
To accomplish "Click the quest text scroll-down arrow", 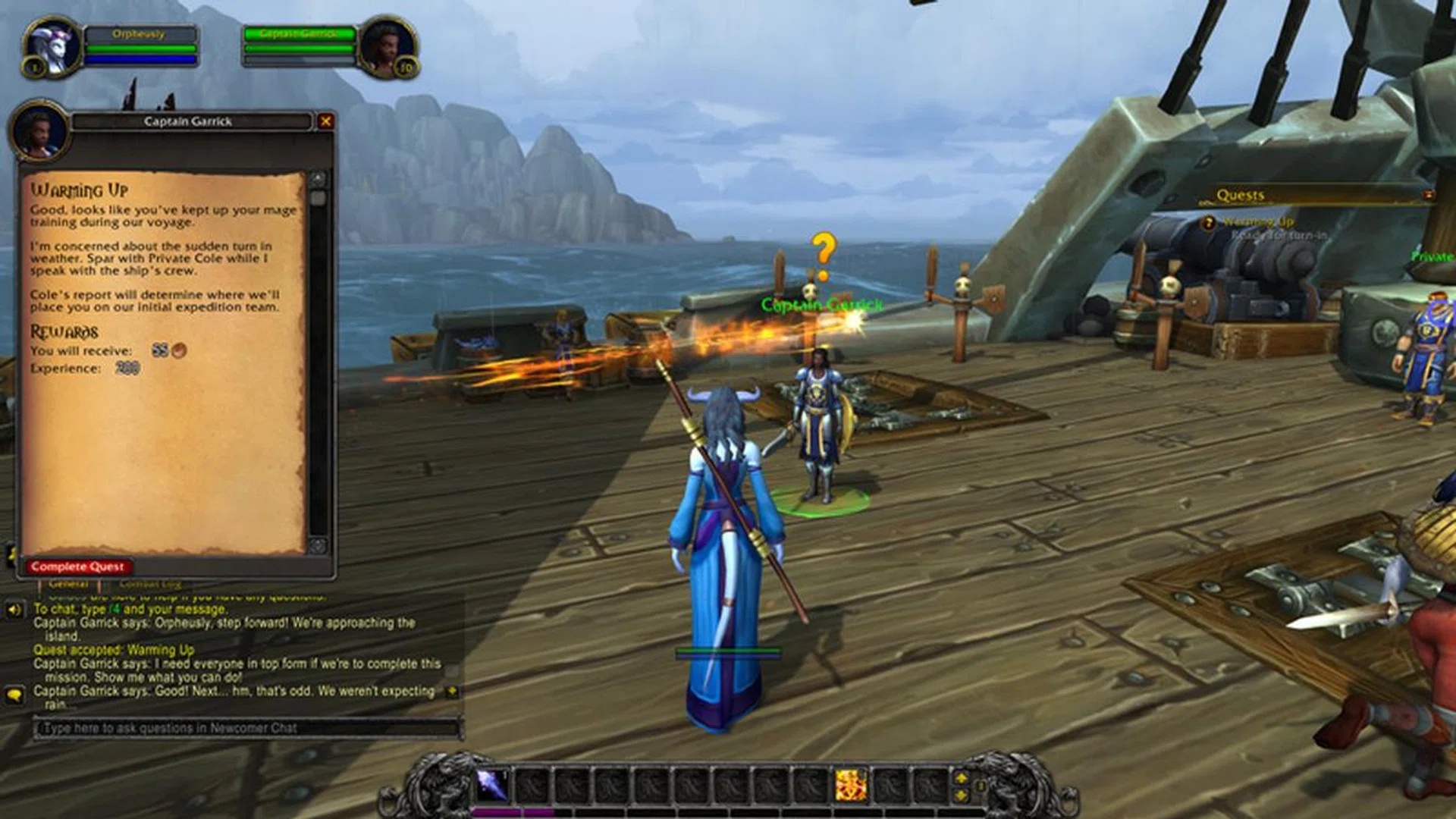I will pos(318,545).
